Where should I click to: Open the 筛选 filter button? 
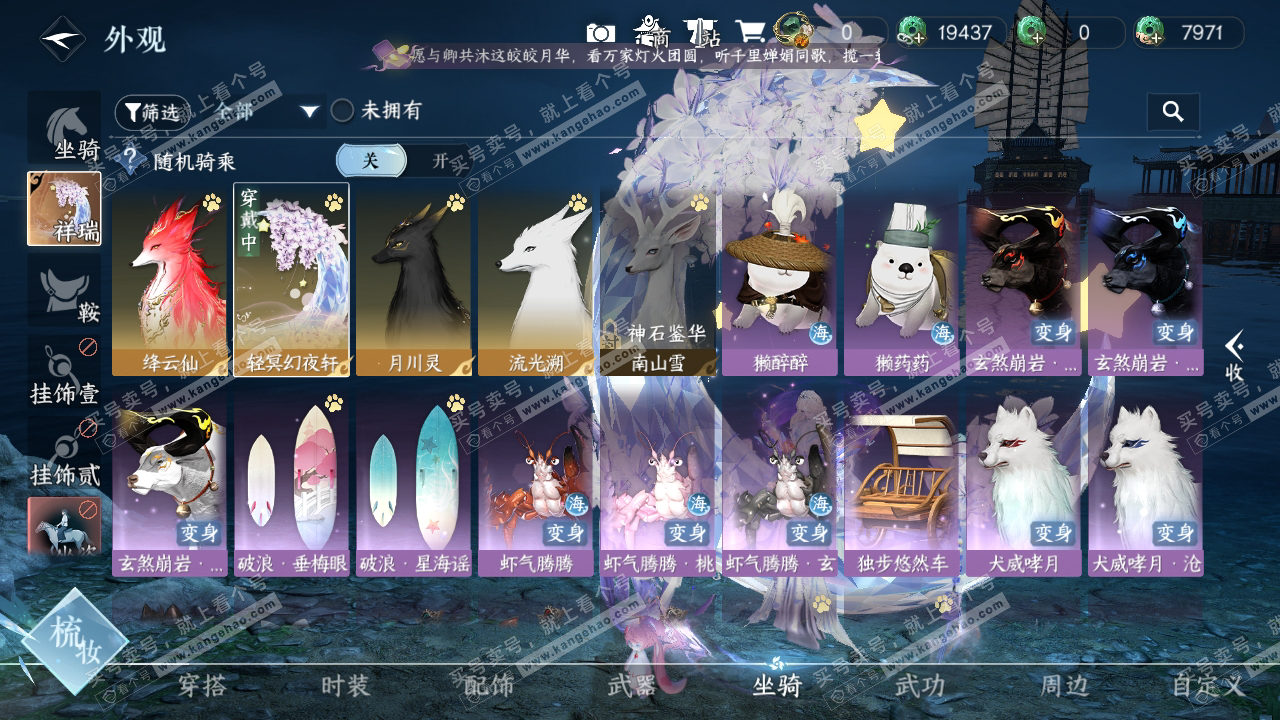coord(150,112)
